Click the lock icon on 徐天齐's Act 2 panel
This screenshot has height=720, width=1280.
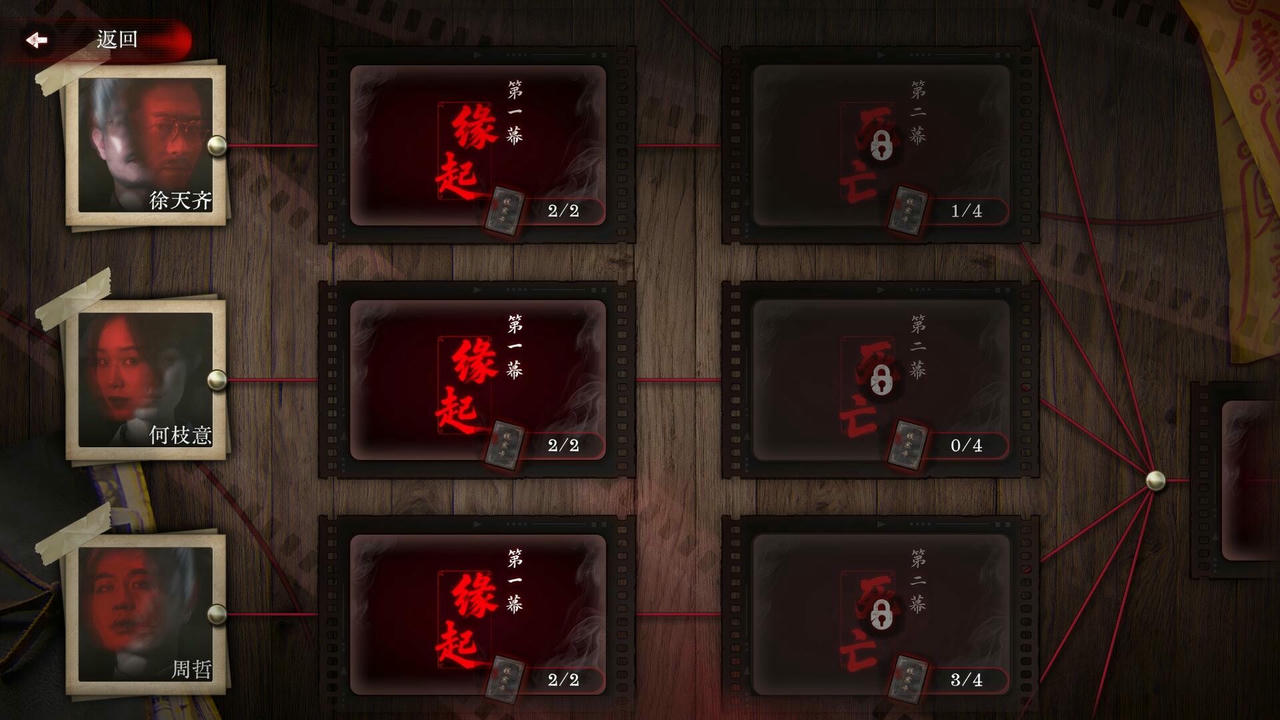880,146
